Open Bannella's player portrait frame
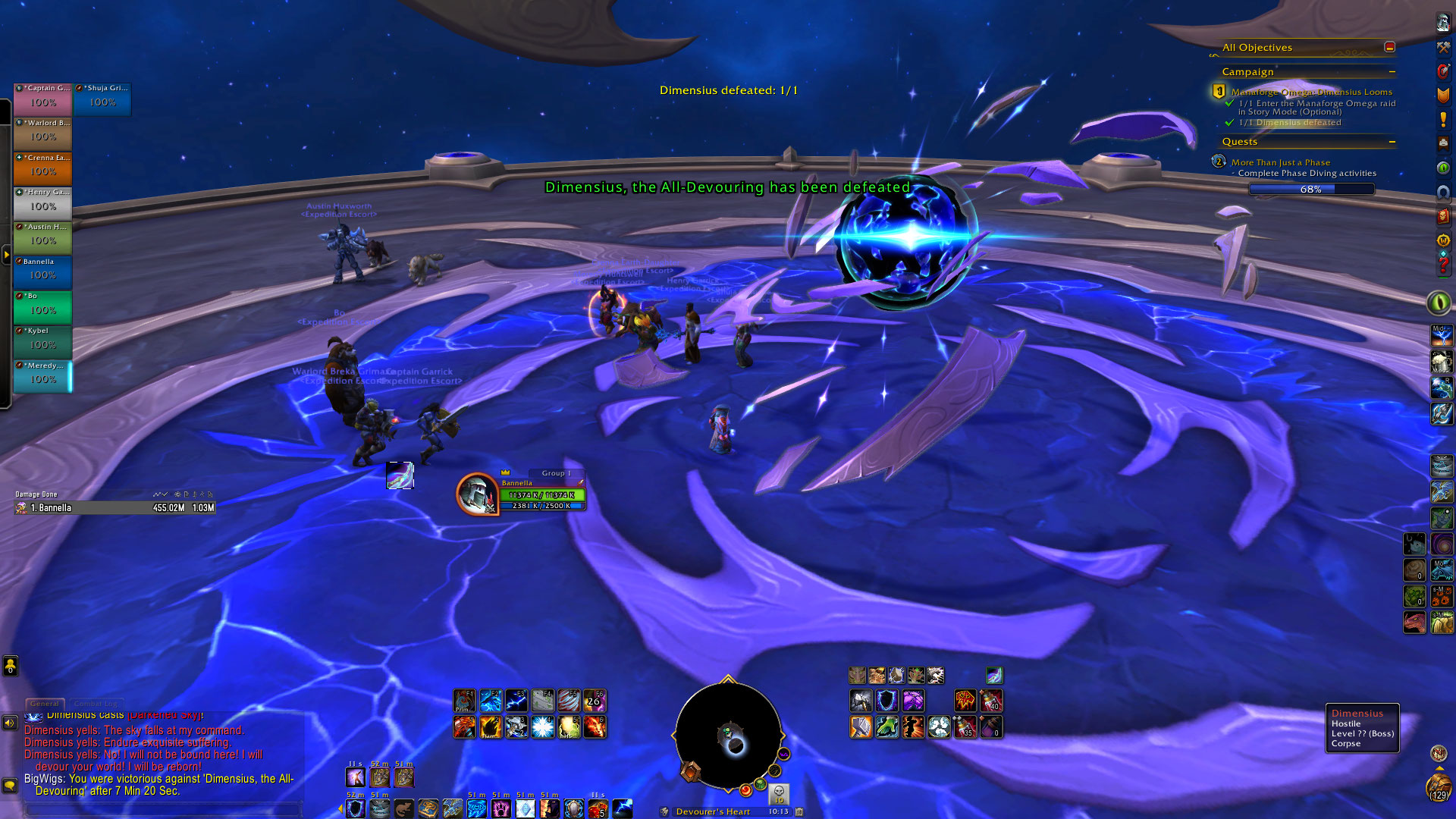 coord(477,494)
